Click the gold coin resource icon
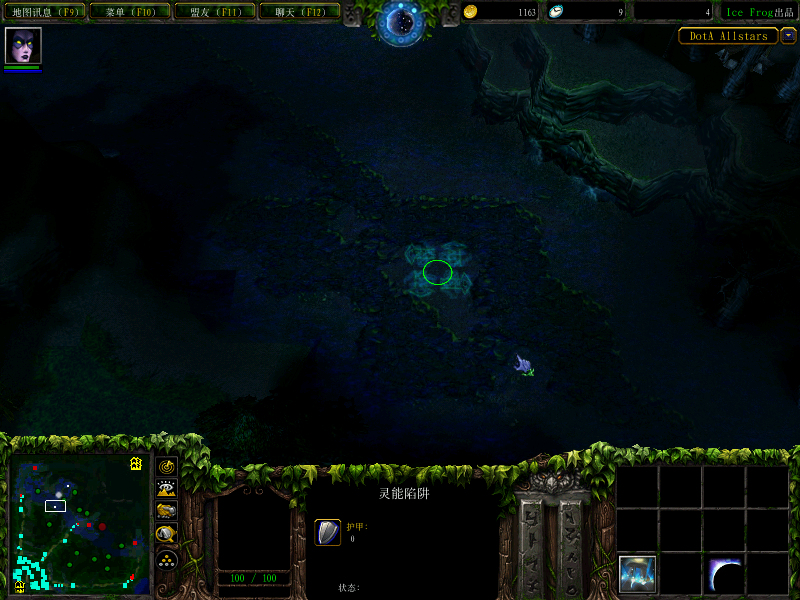The height and width of the screenshot is (600, 800). pos(472,12)
